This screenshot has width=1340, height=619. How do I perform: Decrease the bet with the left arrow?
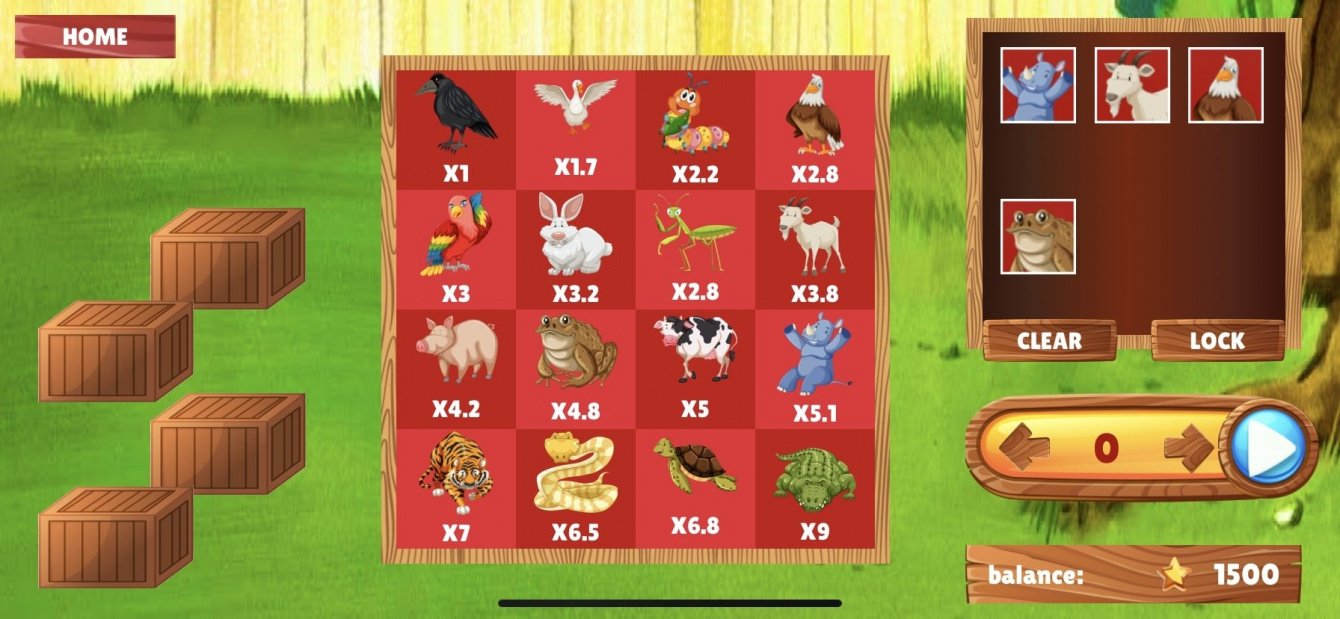click(x=1025, y=446)
